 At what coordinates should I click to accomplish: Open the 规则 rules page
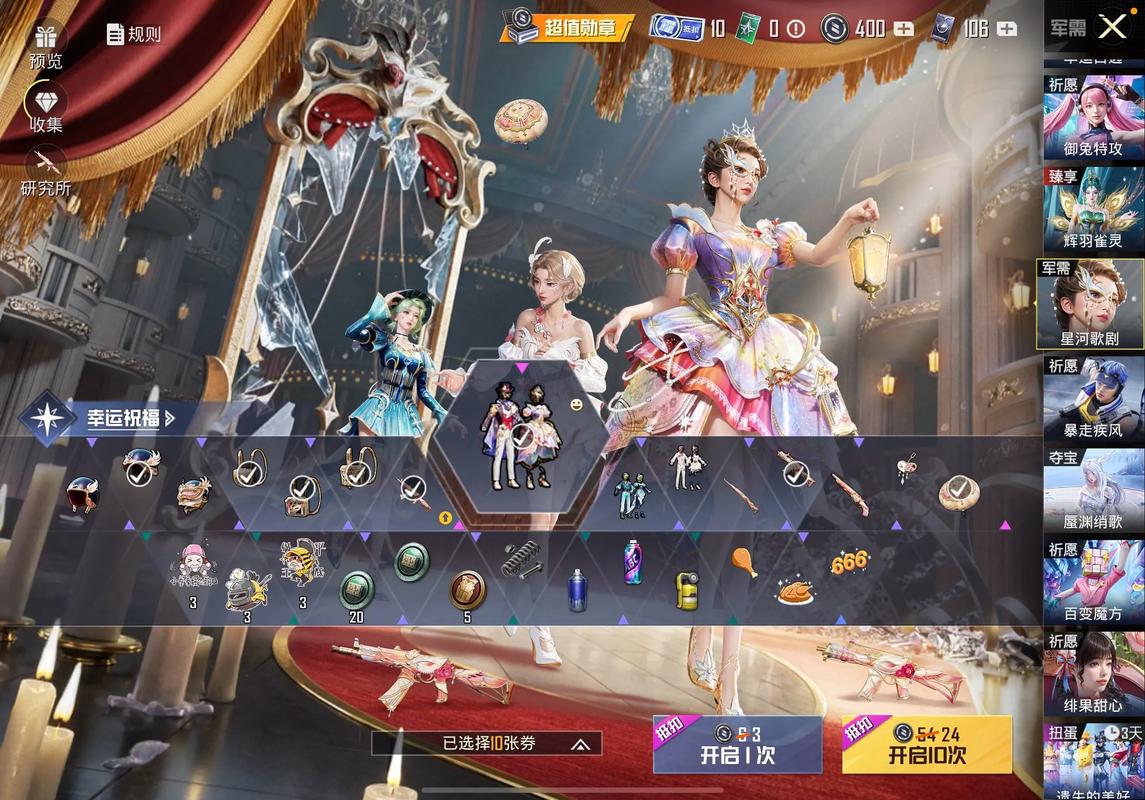(x=134, y=34)
